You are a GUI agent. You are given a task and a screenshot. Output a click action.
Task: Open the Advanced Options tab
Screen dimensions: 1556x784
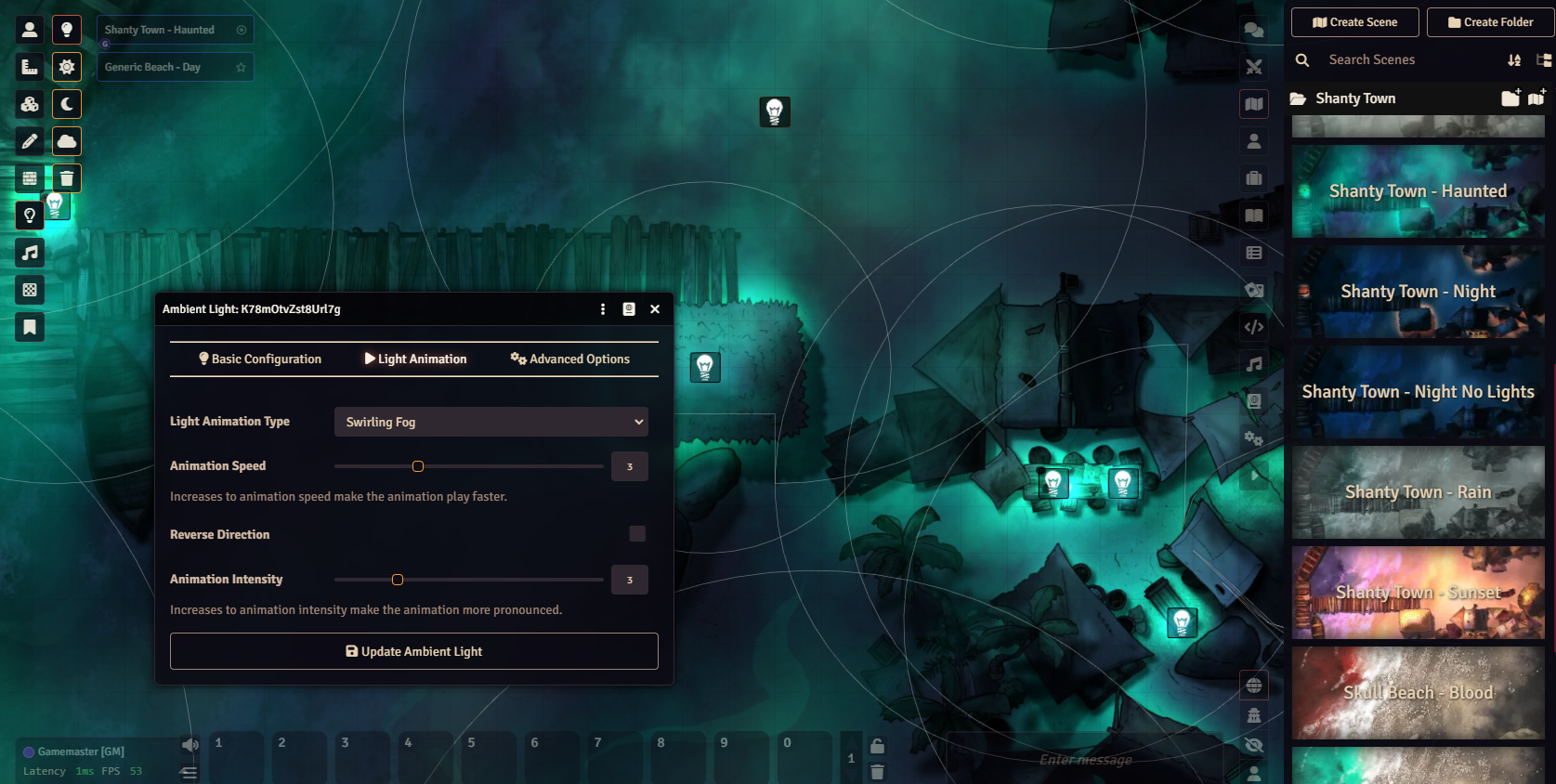(569, 359)
